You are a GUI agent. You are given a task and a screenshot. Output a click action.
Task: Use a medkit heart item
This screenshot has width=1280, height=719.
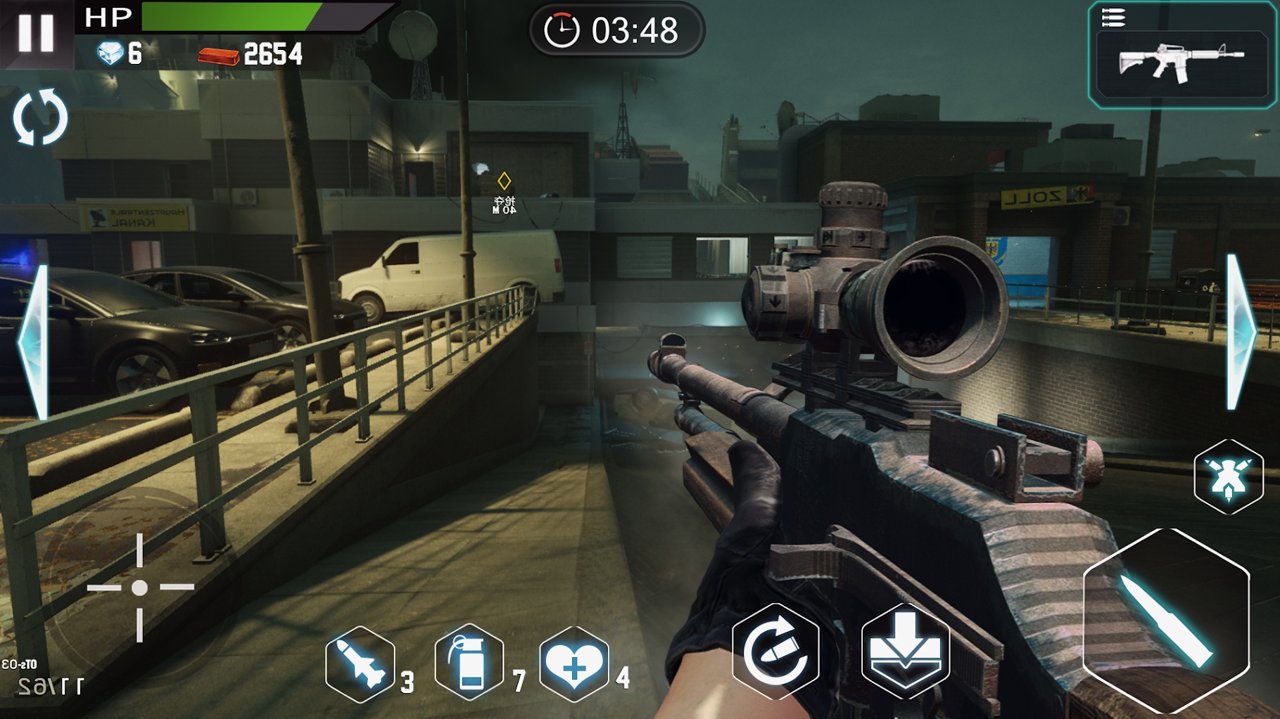click(x=574, y=663)
